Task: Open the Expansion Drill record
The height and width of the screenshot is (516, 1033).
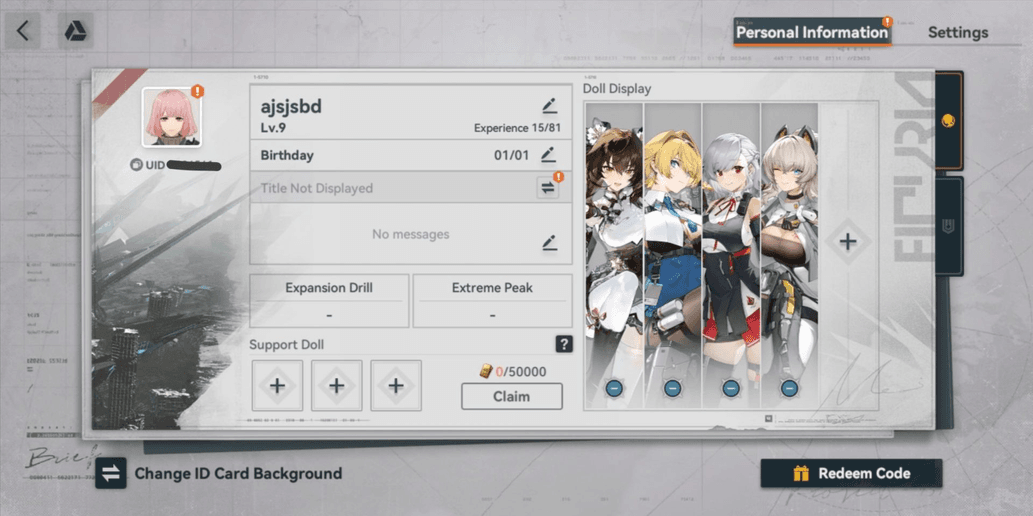Action: pyautogui.click(x=329, y=300)
